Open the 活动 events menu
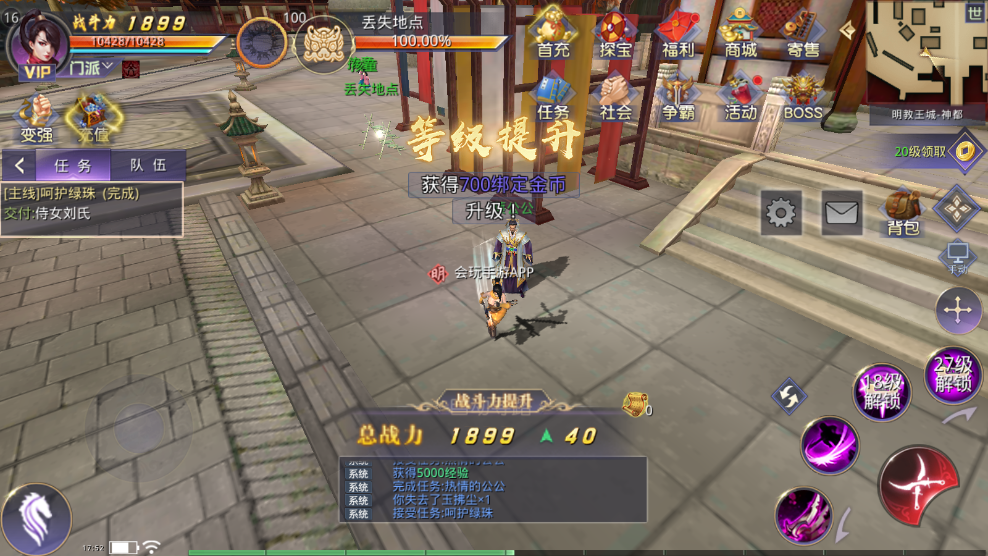988x556 pixels. [x=740, y=97]
